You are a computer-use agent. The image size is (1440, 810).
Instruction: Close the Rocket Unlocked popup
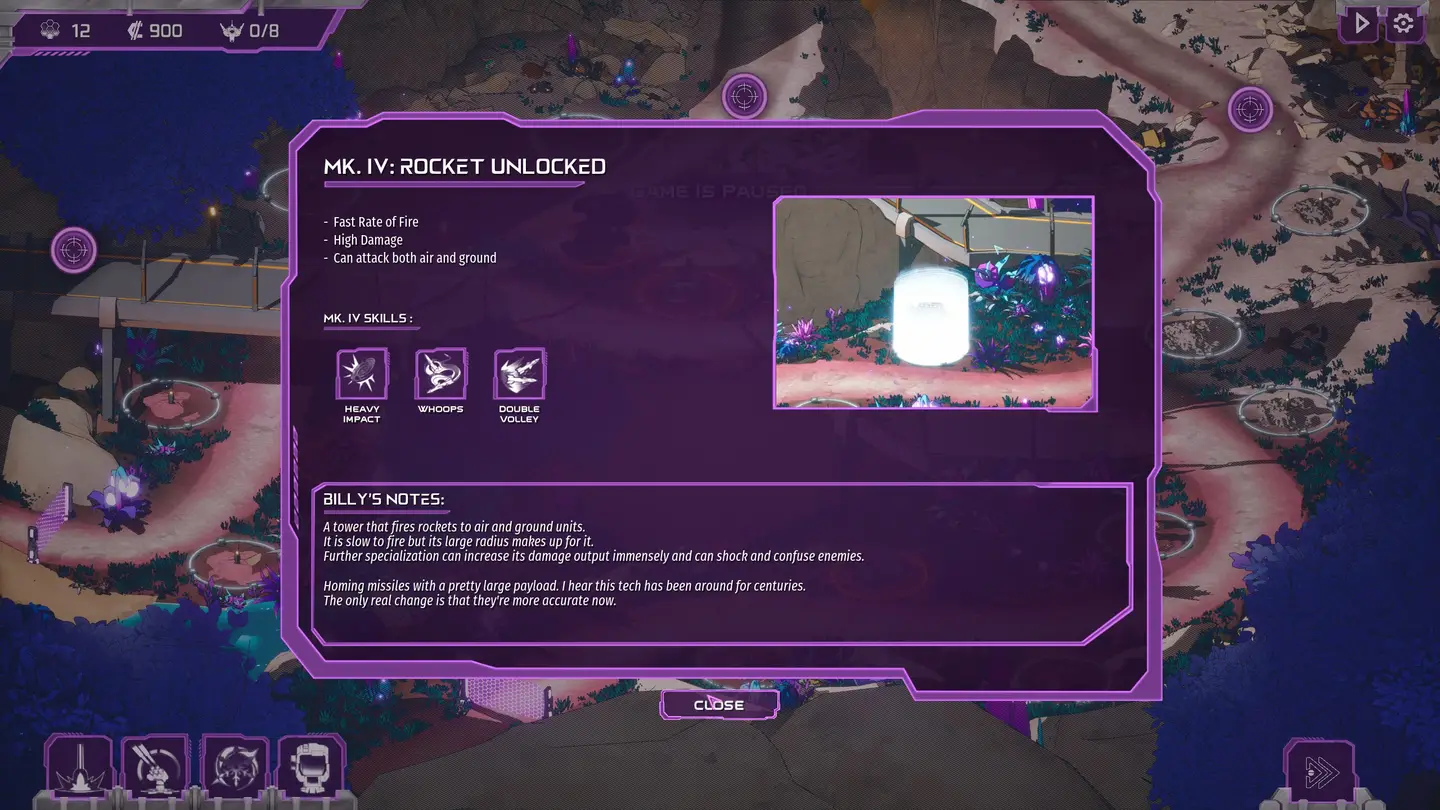pyautogui.click(x=719, y=705)
